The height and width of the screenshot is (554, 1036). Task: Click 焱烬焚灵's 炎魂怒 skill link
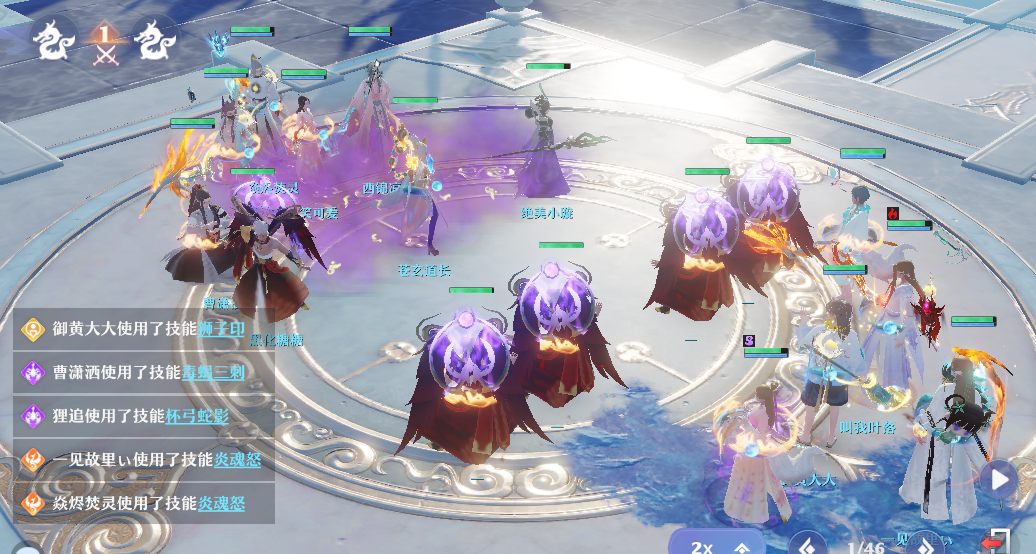coord(221,502)
